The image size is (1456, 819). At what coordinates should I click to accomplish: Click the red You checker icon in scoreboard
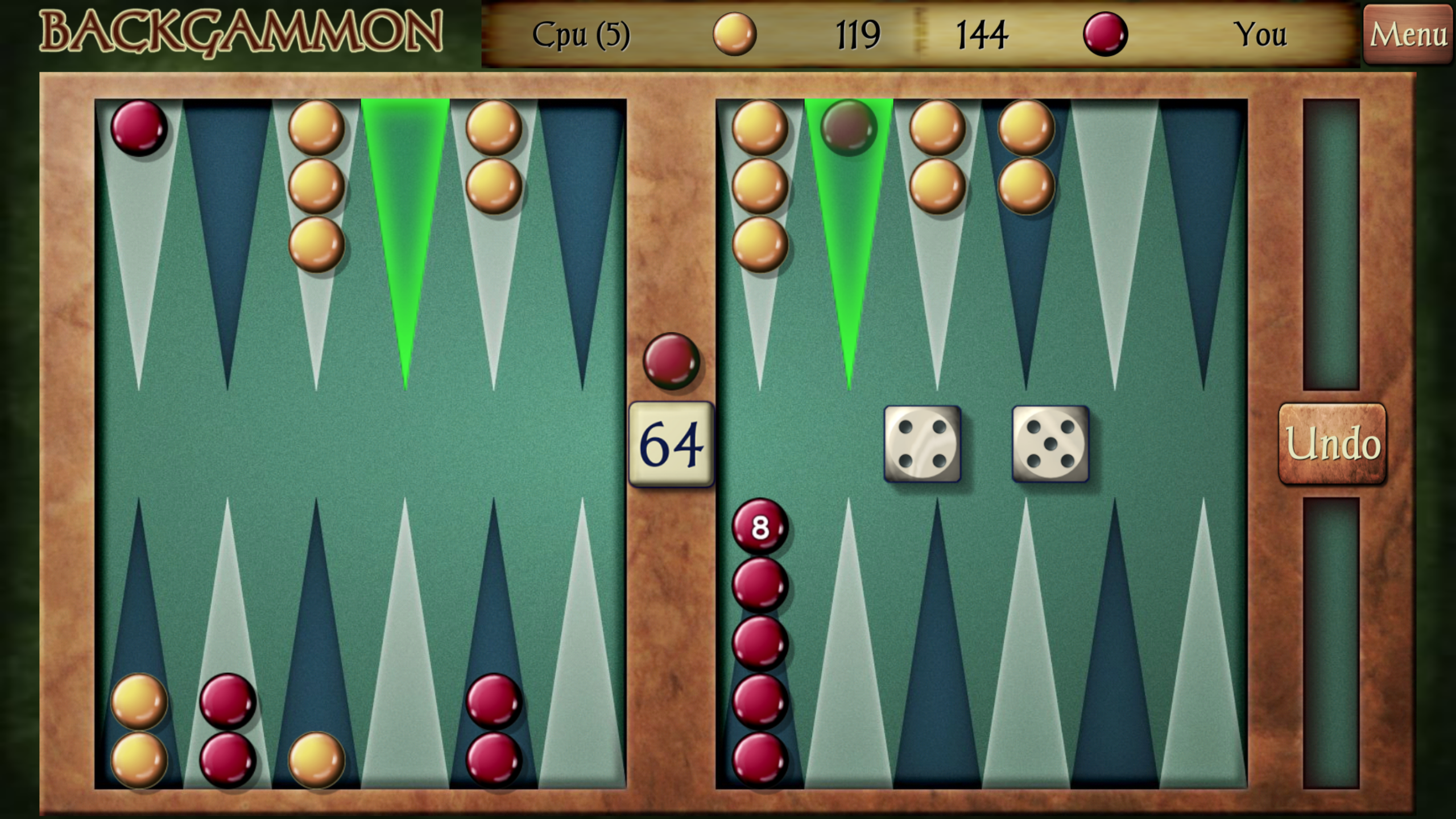1106,34
